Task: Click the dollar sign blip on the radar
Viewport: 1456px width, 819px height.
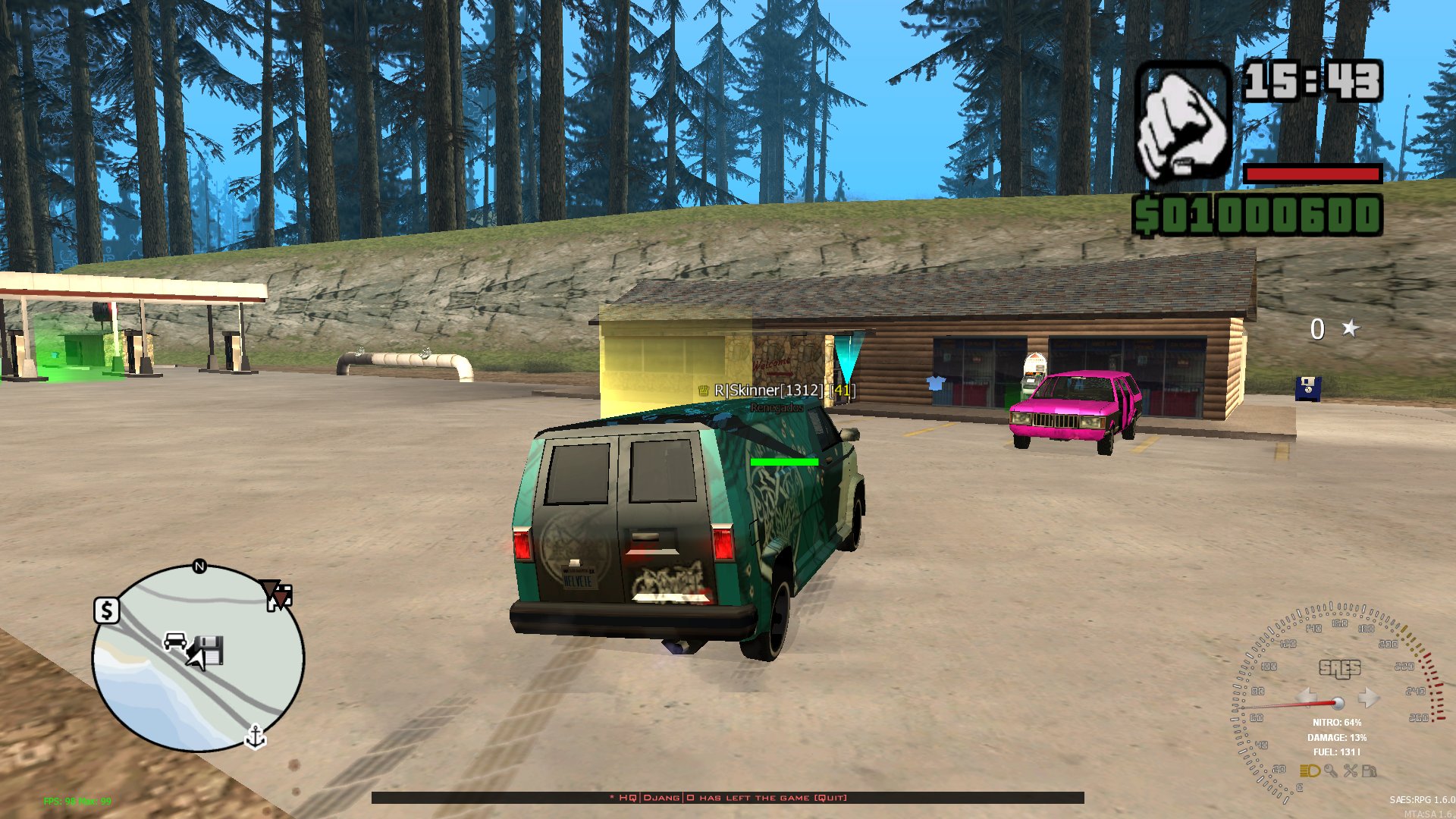Action: point(107,610)
